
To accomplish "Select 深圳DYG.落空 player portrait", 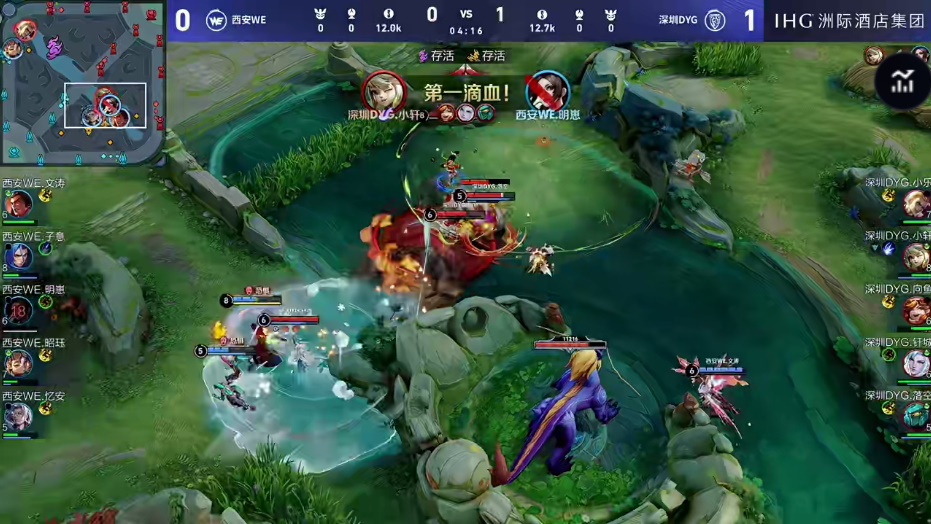I will (x=915, y=417).
